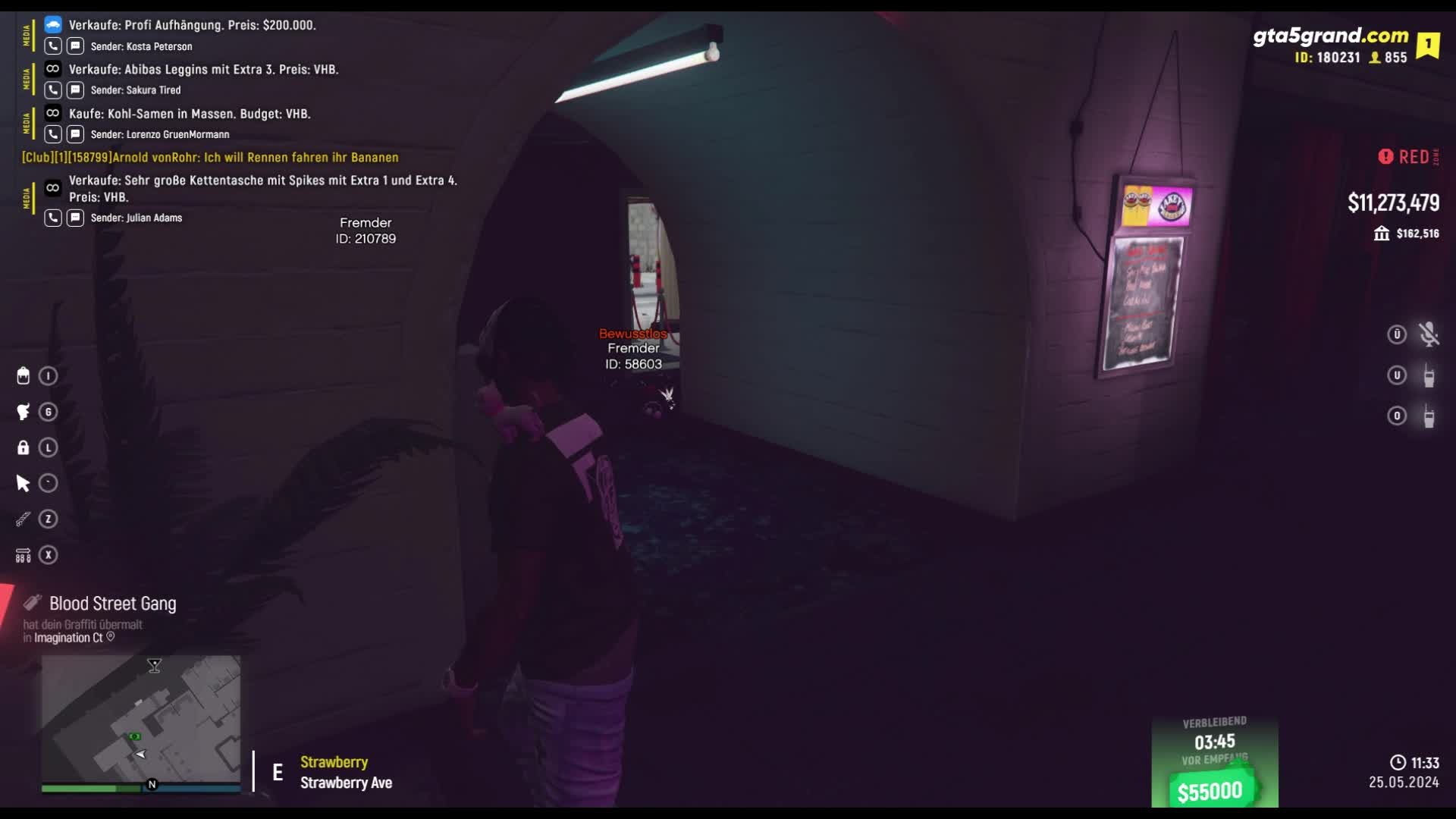Image resolution: width=1456 pixels, height=819 pixels.
Task: Phone Lorenzo GruenMormann about Kohl-Samen
Action: pos(52,134)
